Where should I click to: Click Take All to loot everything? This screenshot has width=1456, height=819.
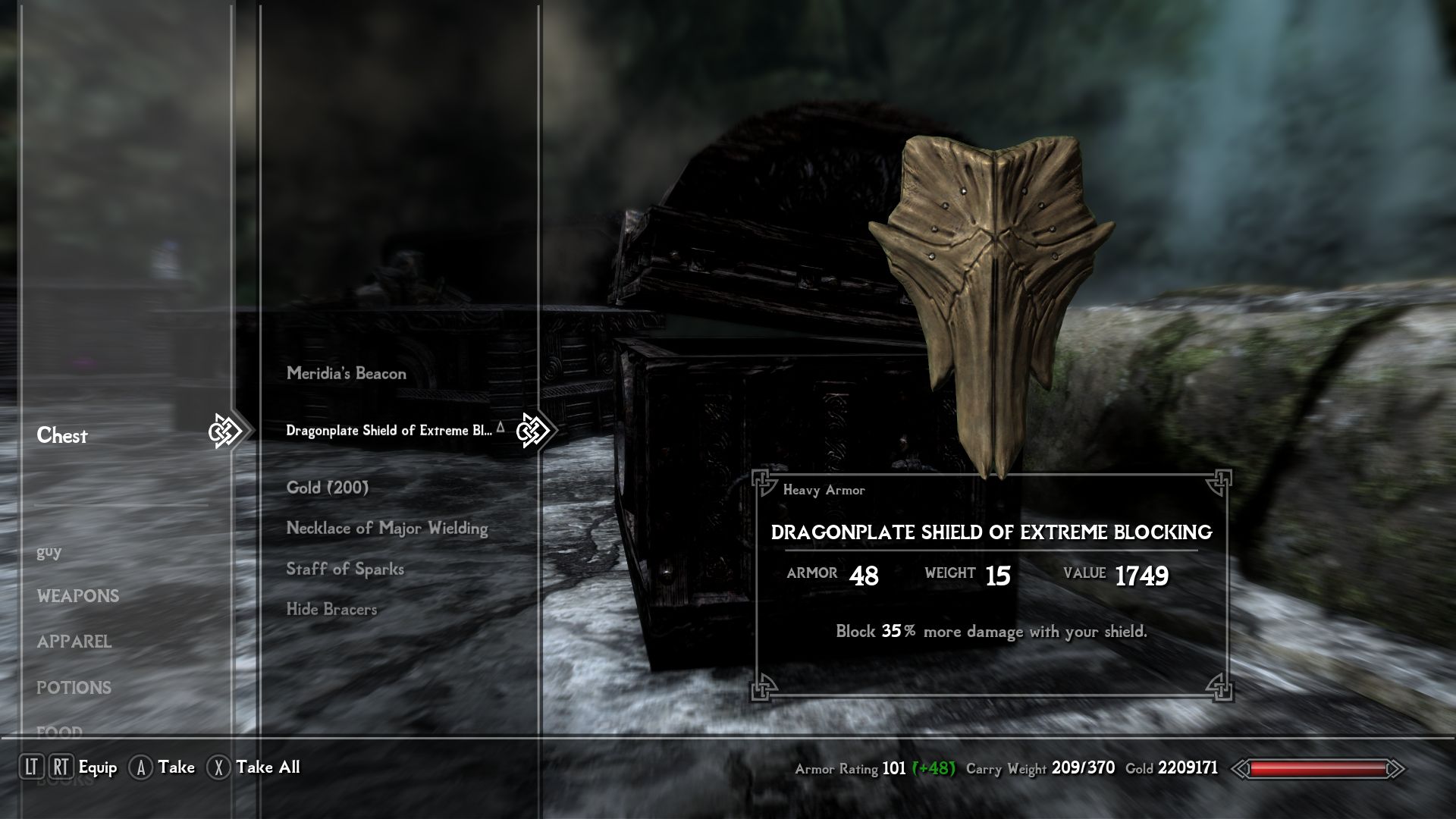pyautogui.click(x=267, y=767)
